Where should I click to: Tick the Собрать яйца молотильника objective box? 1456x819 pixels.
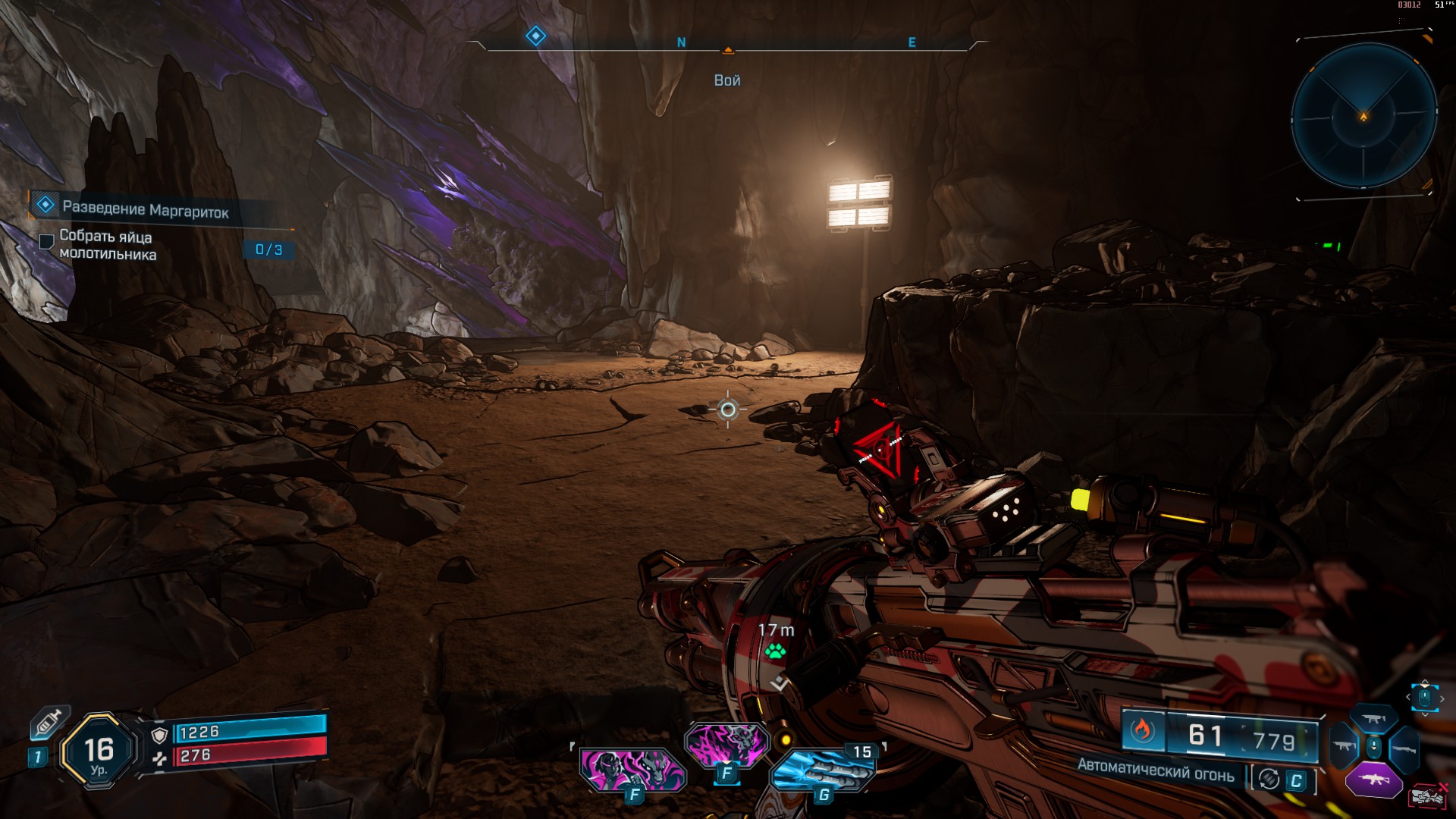[46, 241]
